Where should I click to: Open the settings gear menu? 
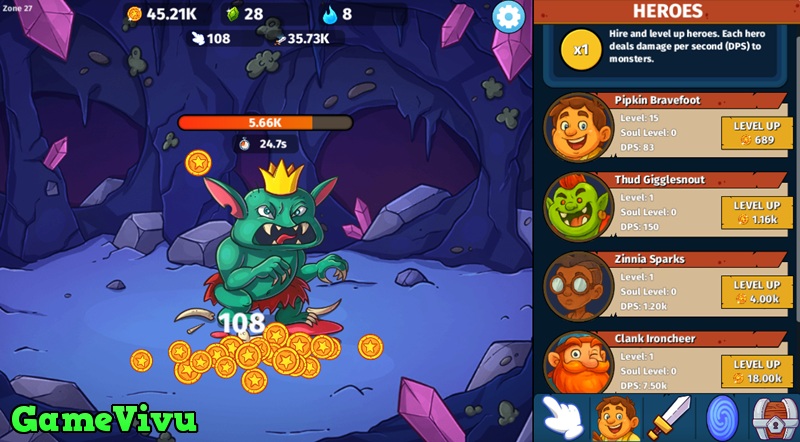pyautogui.click(x=509, y=17)
